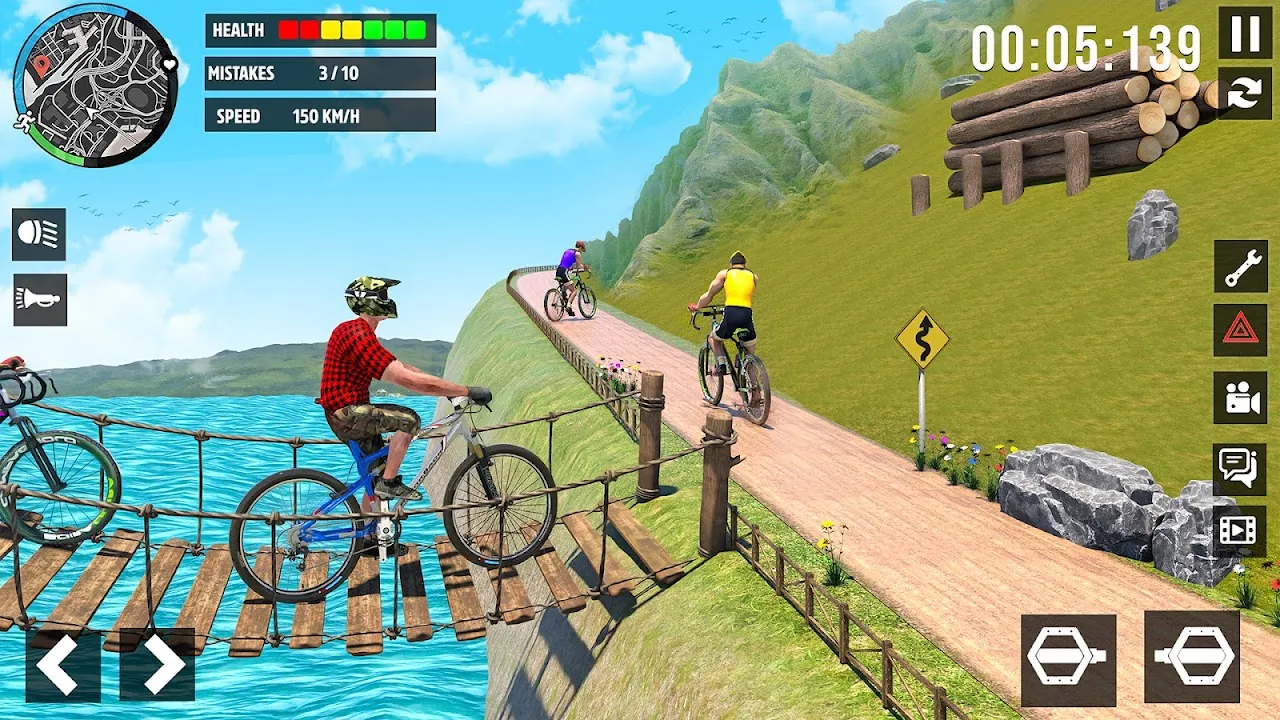Image resolution: width=1280 pixels, height=720 pixels.
Task: Toggle the headlight button
Action: pyautogui.click(x=40, y=234)
